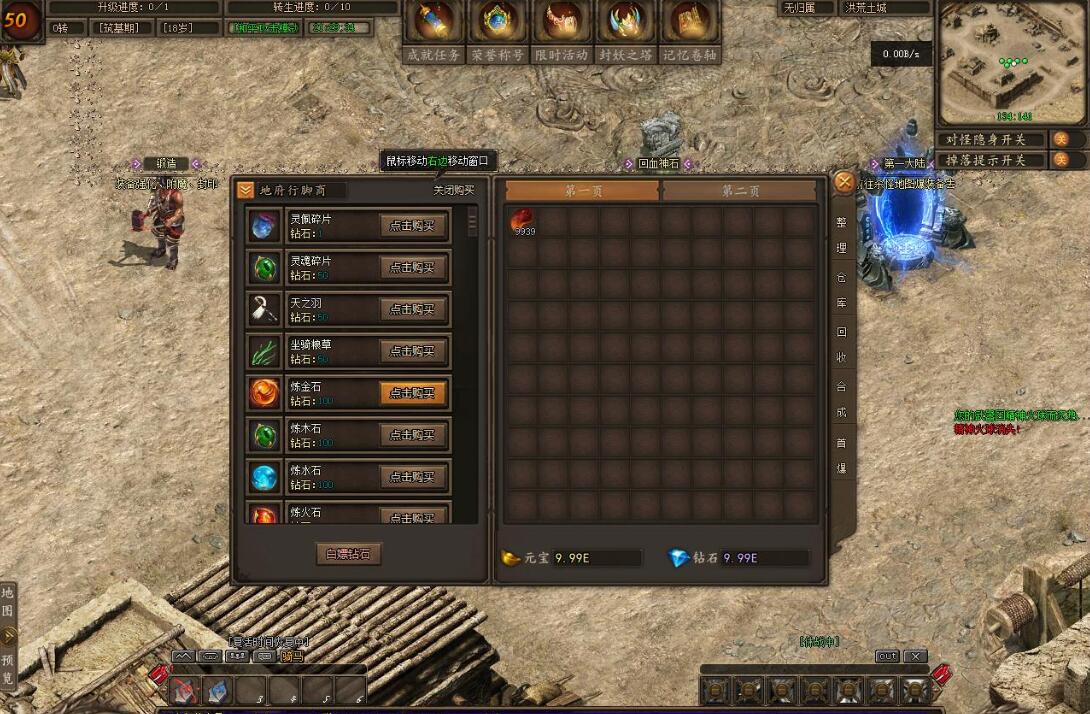Viewport: 1090px width, 714px height.
Task: Buy the 炼木石 stone
Action: (413, 435)
